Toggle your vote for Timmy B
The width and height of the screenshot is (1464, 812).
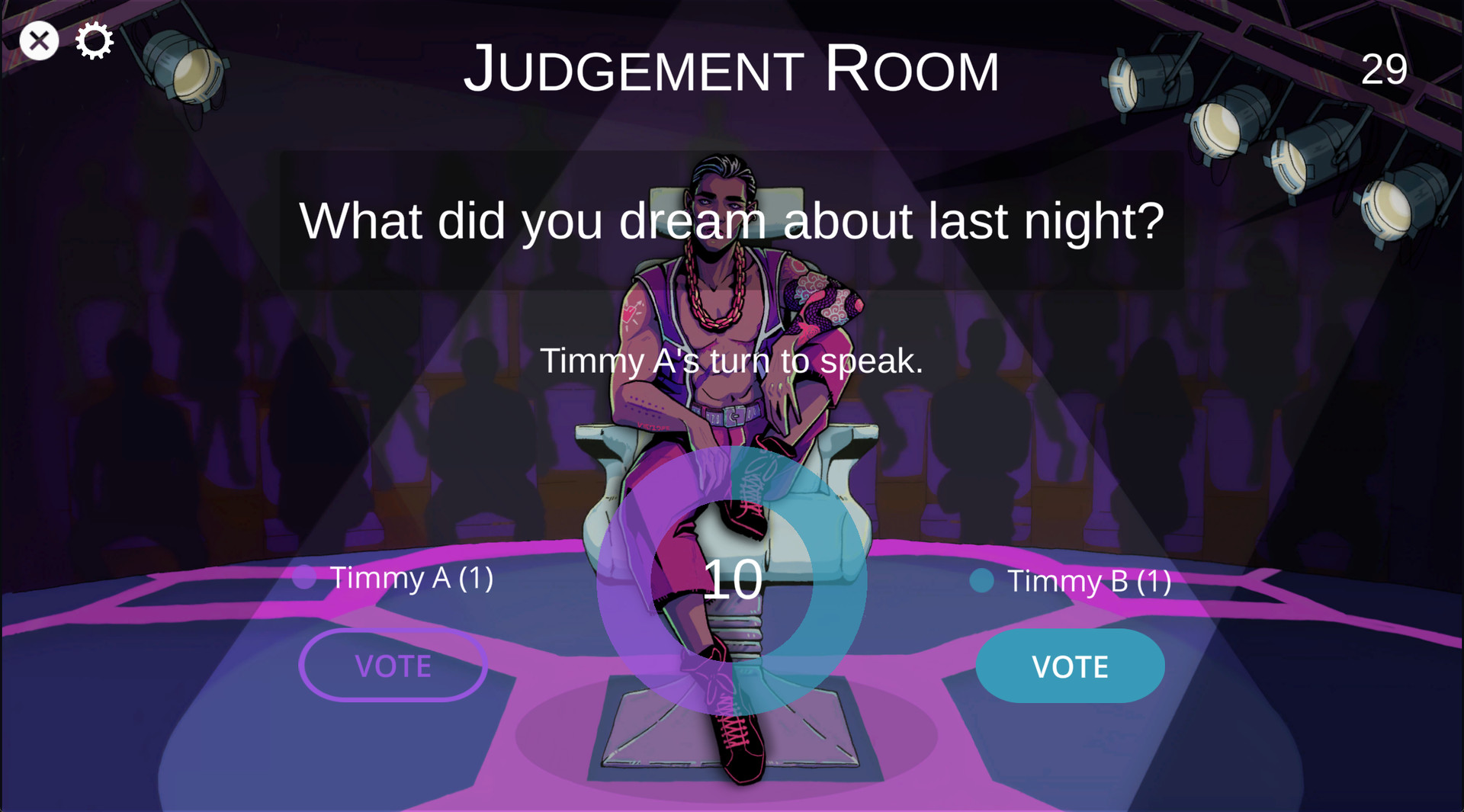[1071, 666]
